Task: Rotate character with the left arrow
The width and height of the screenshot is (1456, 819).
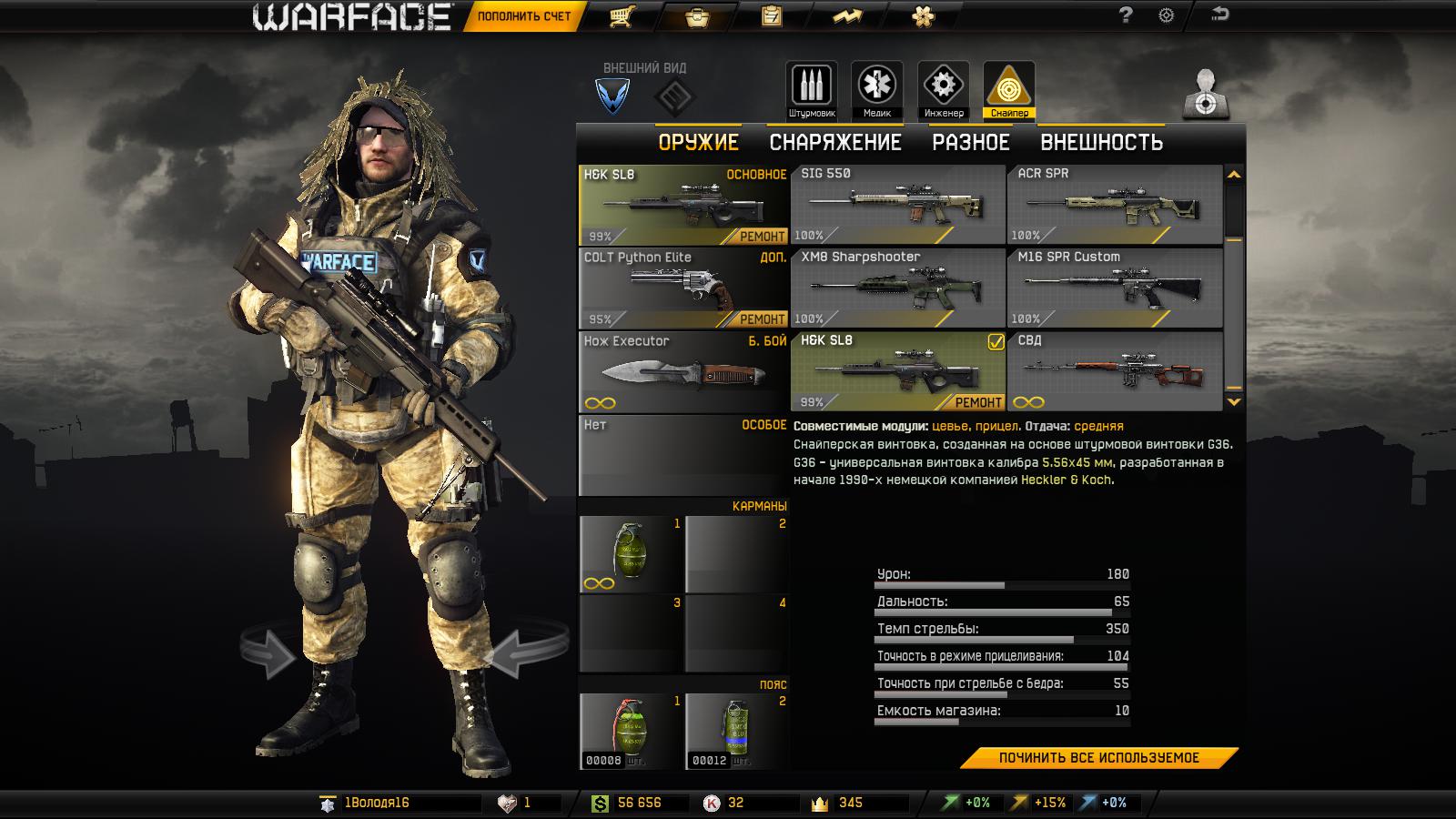Action: [269, 652]
